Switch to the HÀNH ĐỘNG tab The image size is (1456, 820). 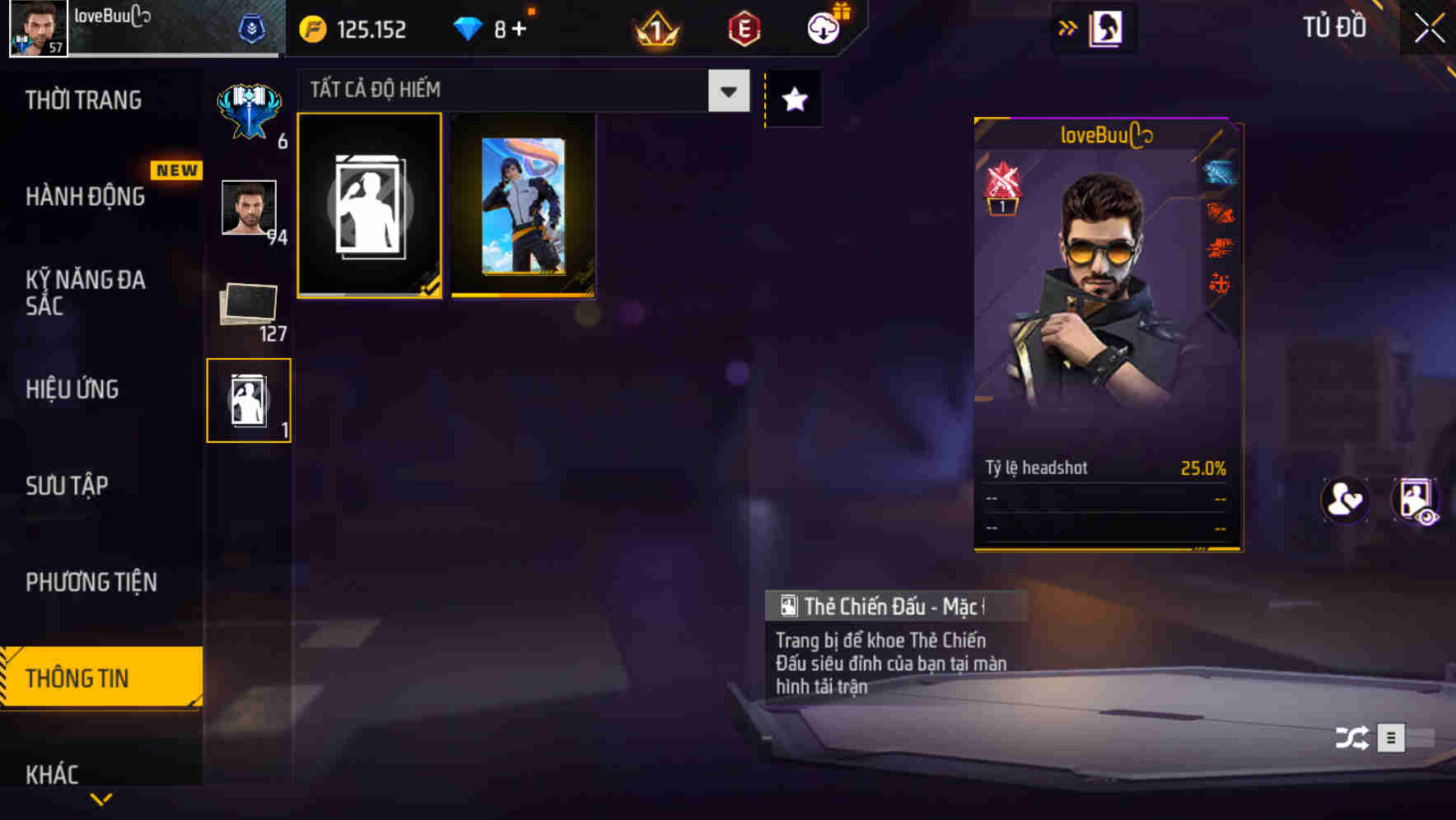tap(86, 197)
